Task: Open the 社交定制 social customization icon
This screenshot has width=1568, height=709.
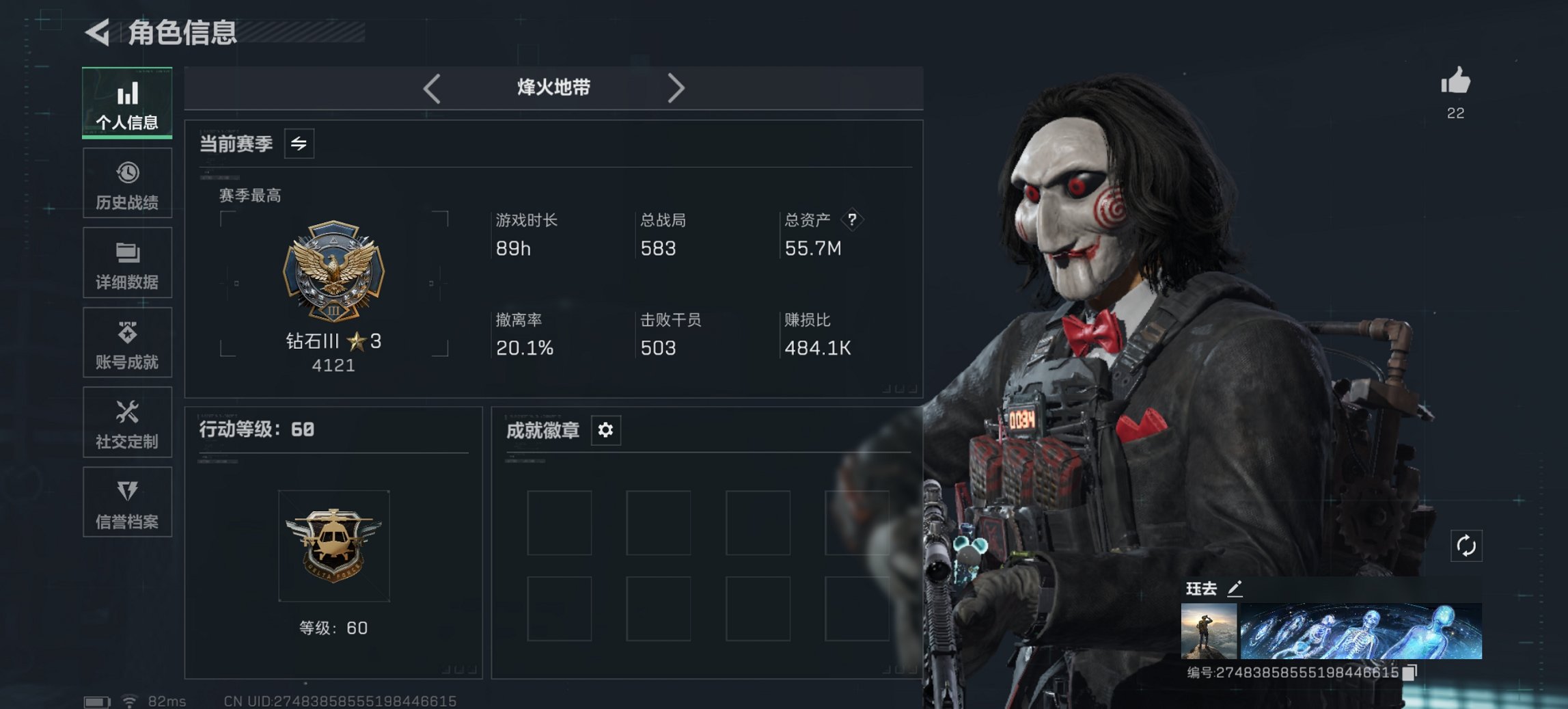Action: [127, 423]
